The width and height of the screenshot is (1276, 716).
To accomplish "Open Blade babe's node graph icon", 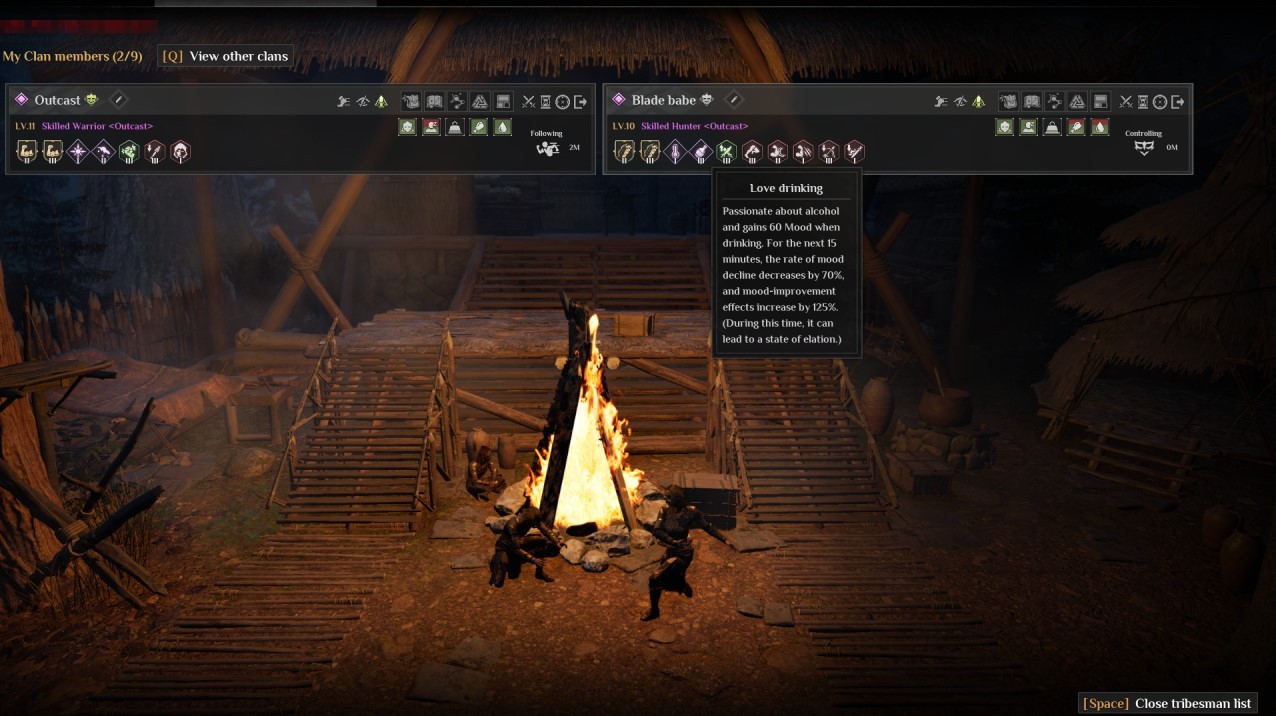I will (x=1054, y=101).
